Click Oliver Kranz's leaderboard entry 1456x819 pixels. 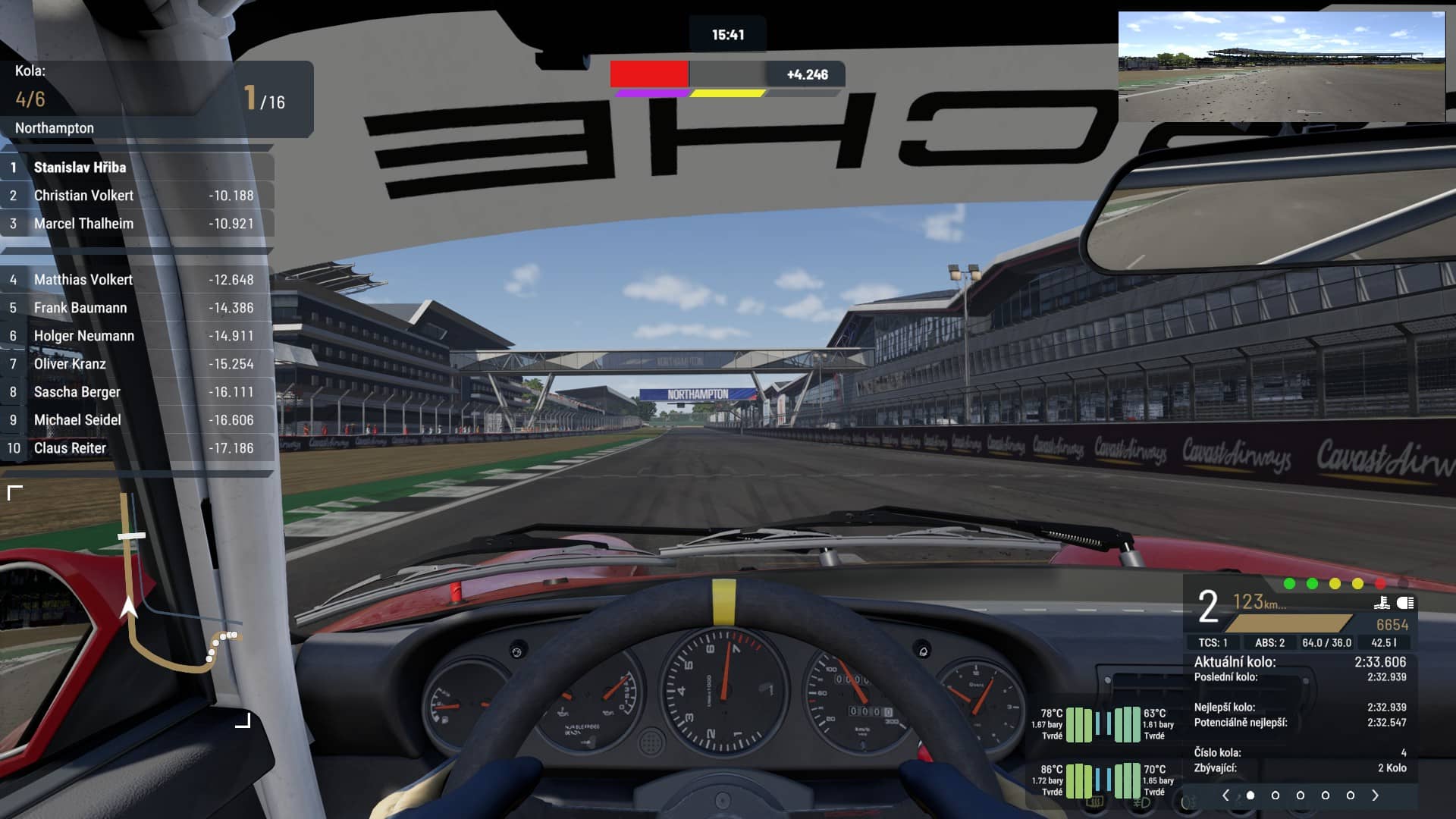(x=136, y=364)
